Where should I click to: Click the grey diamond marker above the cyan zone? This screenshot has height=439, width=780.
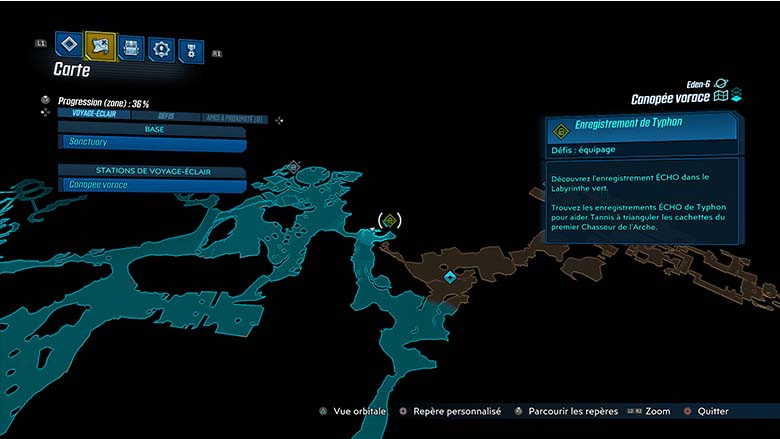293,166
